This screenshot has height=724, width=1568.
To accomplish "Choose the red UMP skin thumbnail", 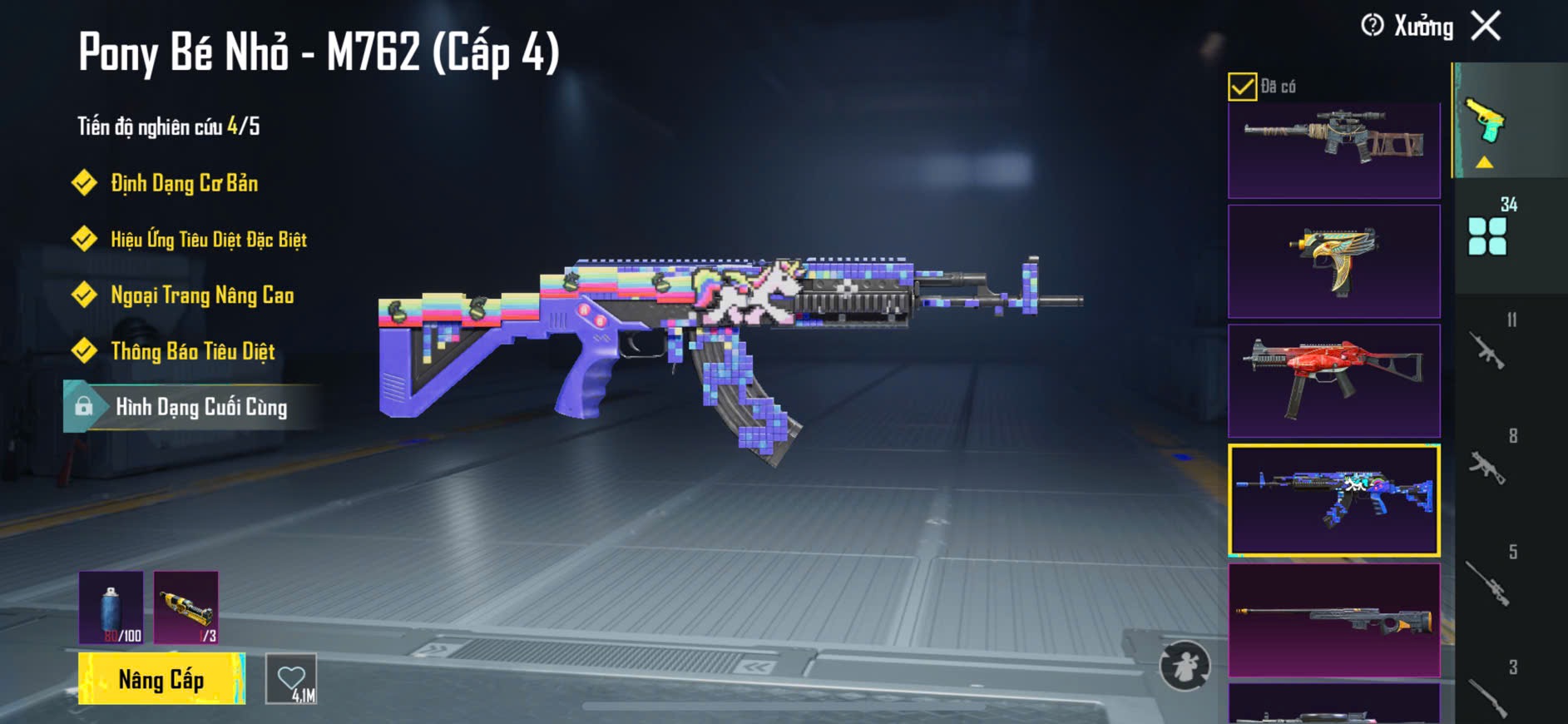I will tap(1333, 380).
